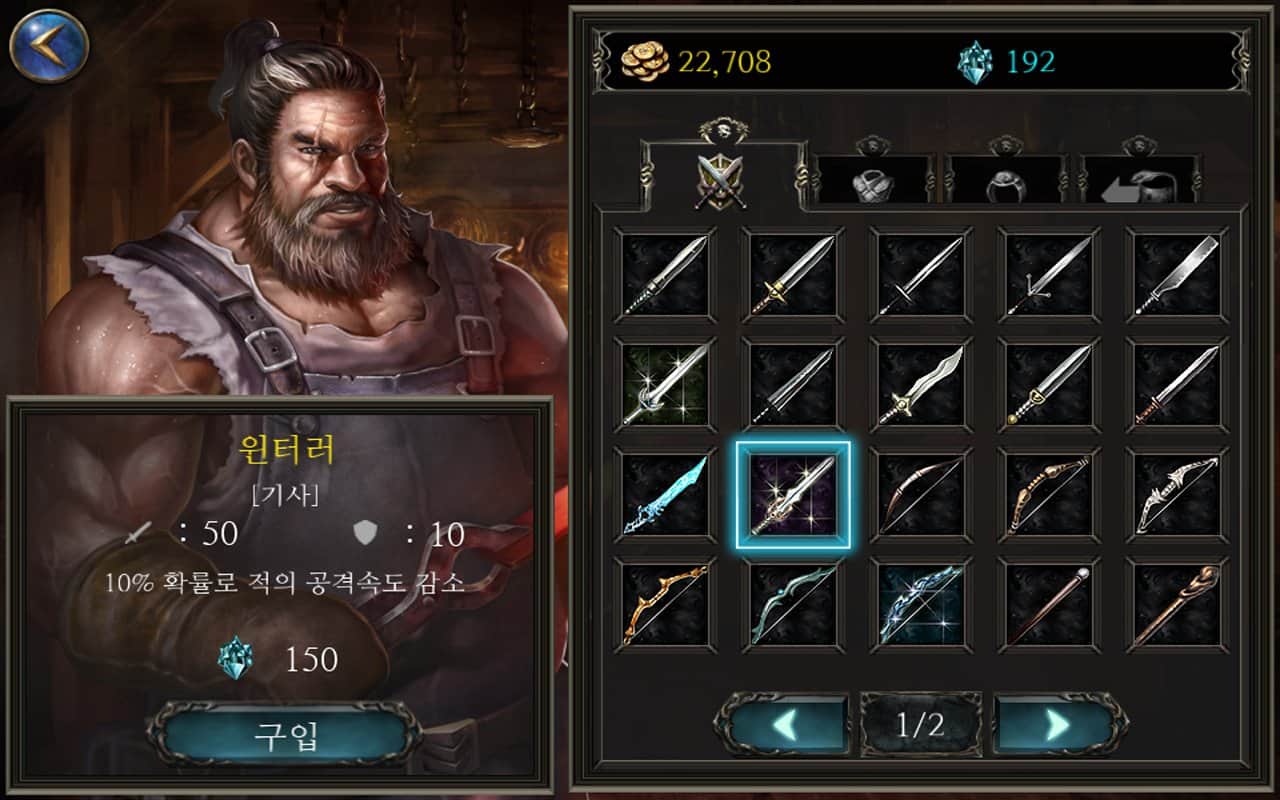Go back using the round arrow button
This screenshot has height=800, width=1280.
point(49,45)
